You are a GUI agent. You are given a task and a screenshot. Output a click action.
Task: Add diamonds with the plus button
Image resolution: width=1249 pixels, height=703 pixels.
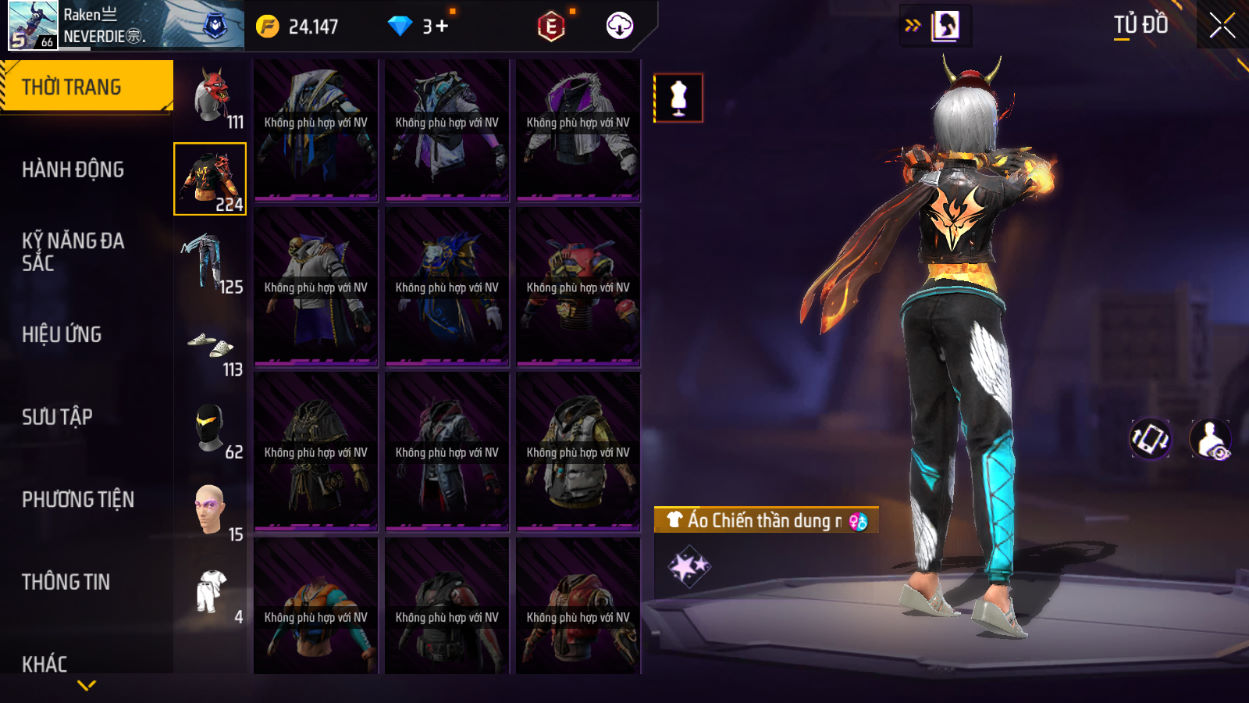click(441, 27)
